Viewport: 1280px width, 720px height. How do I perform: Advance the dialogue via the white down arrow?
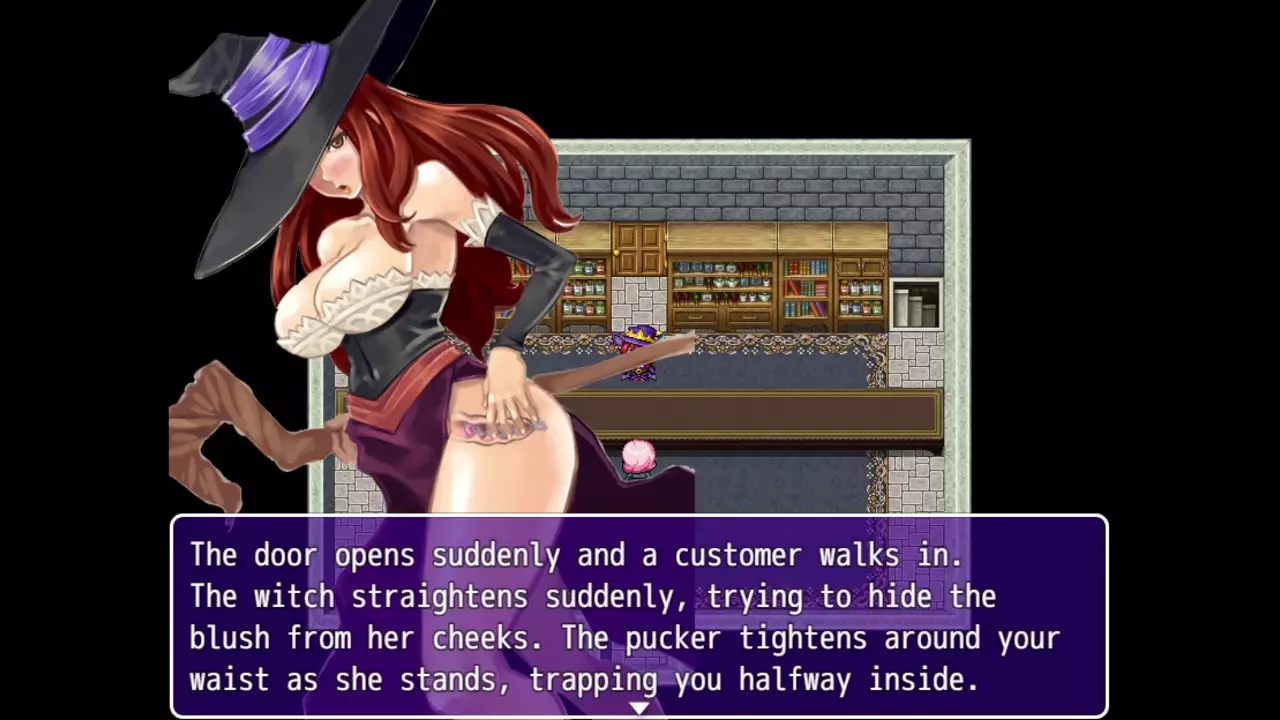click(639, 708)
